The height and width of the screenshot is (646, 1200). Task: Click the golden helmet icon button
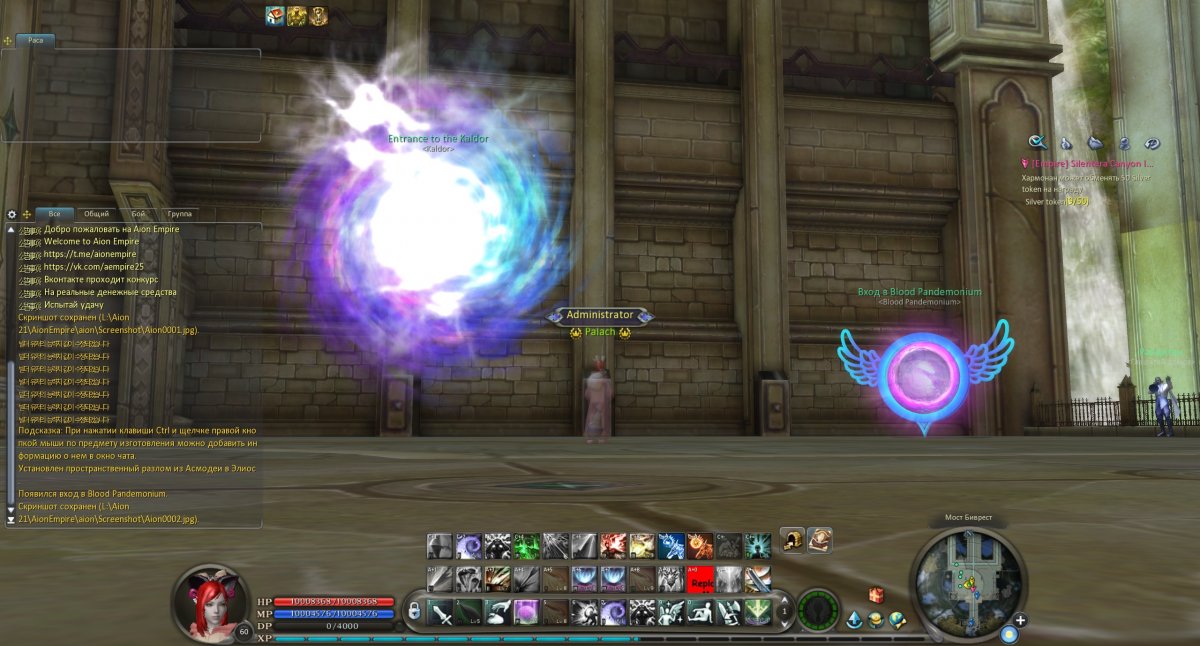(792, 540)
